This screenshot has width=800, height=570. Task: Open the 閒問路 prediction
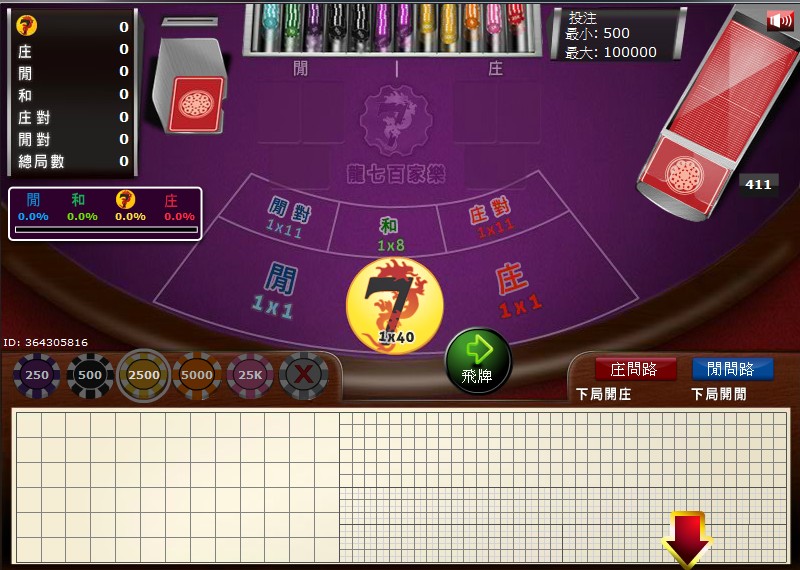(732, 369)
